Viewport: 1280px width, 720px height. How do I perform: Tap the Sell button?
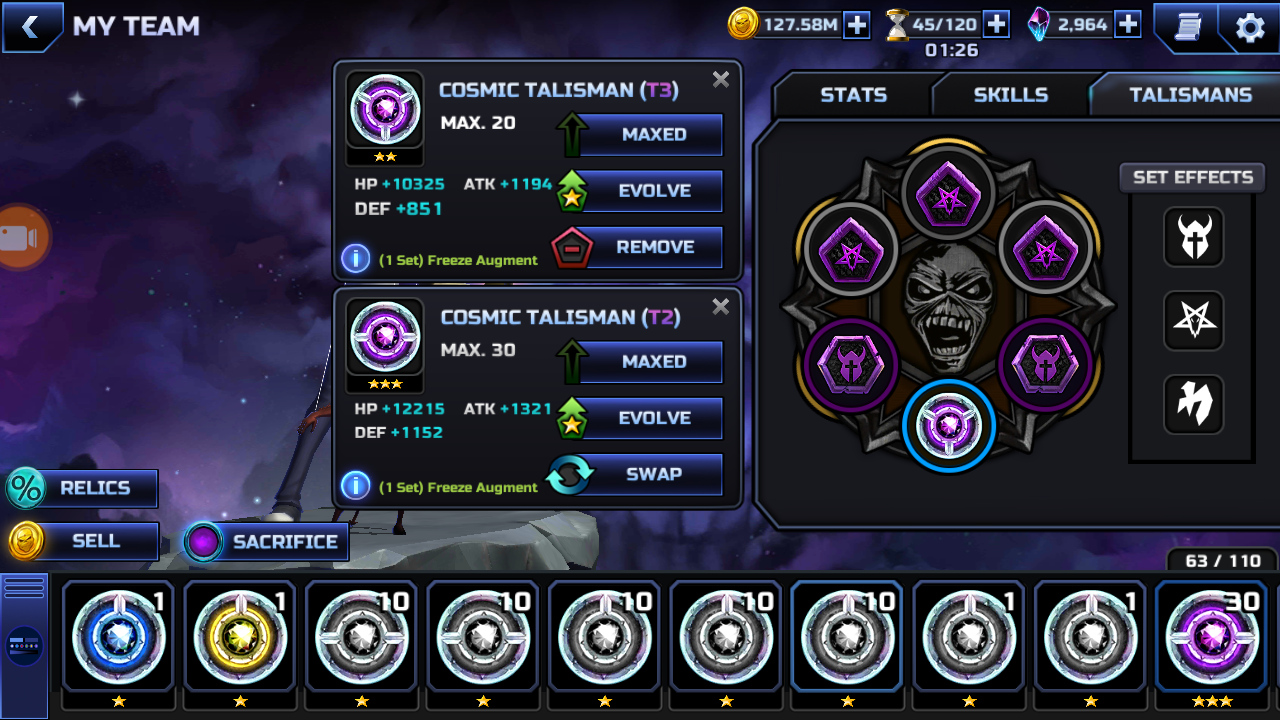coord(84,542)
